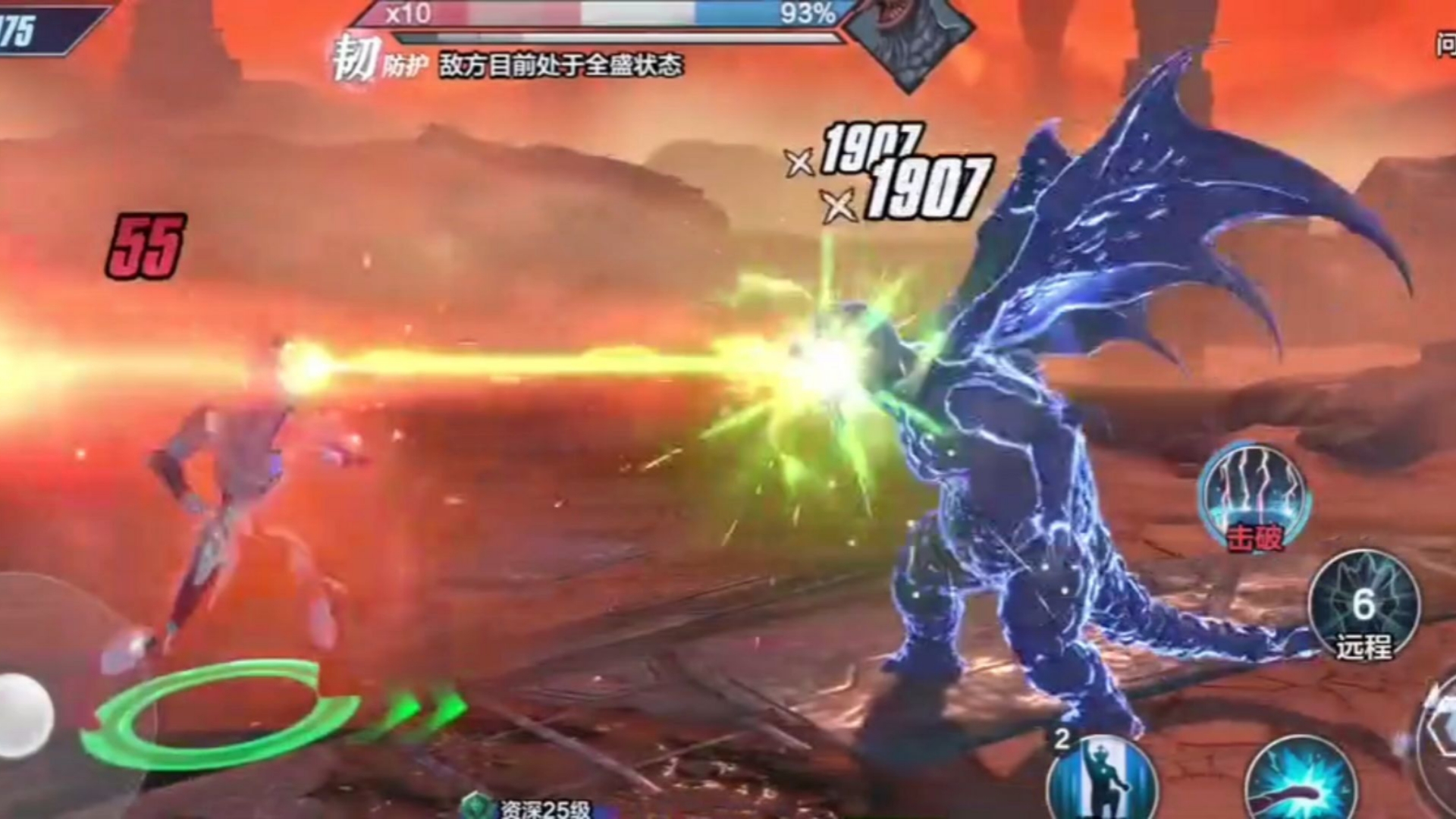The height and width of the screenshot is (819, 1456).
Task: Tap the red 55 combo counter
Action: coord(149,243)
